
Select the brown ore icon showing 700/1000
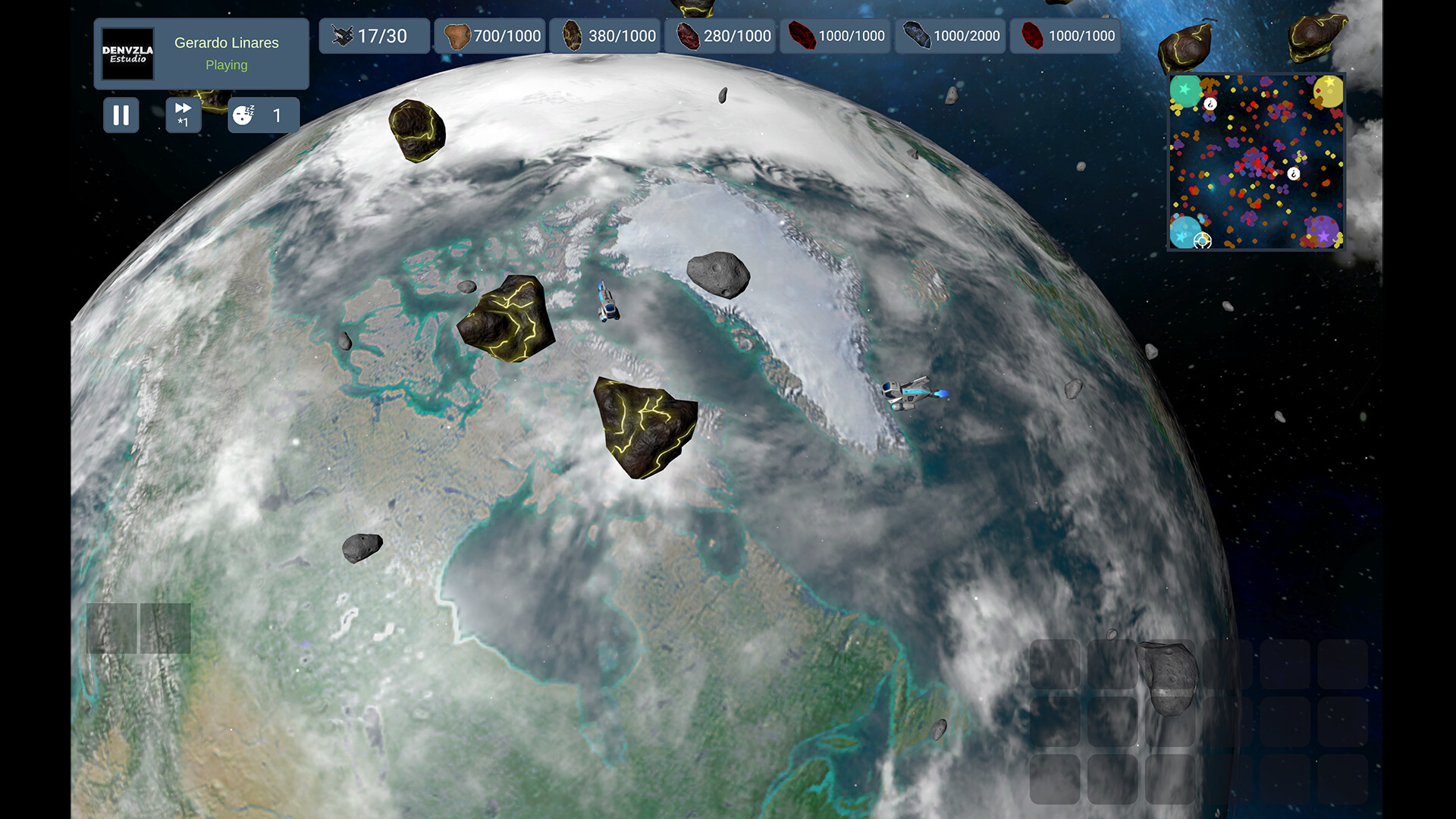458,35
